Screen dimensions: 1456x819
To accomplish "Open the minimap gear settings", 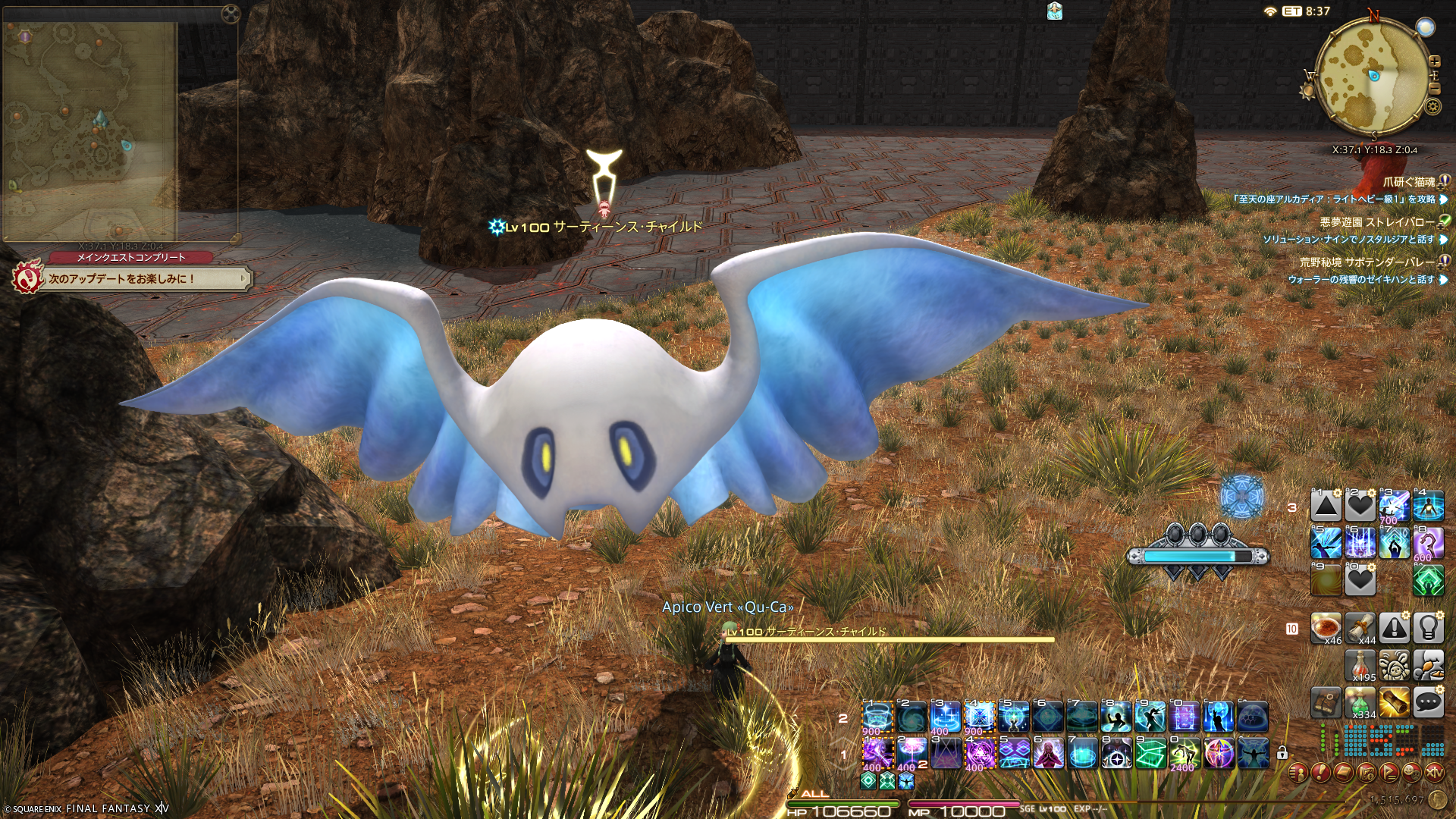I will click(1432, 106).
